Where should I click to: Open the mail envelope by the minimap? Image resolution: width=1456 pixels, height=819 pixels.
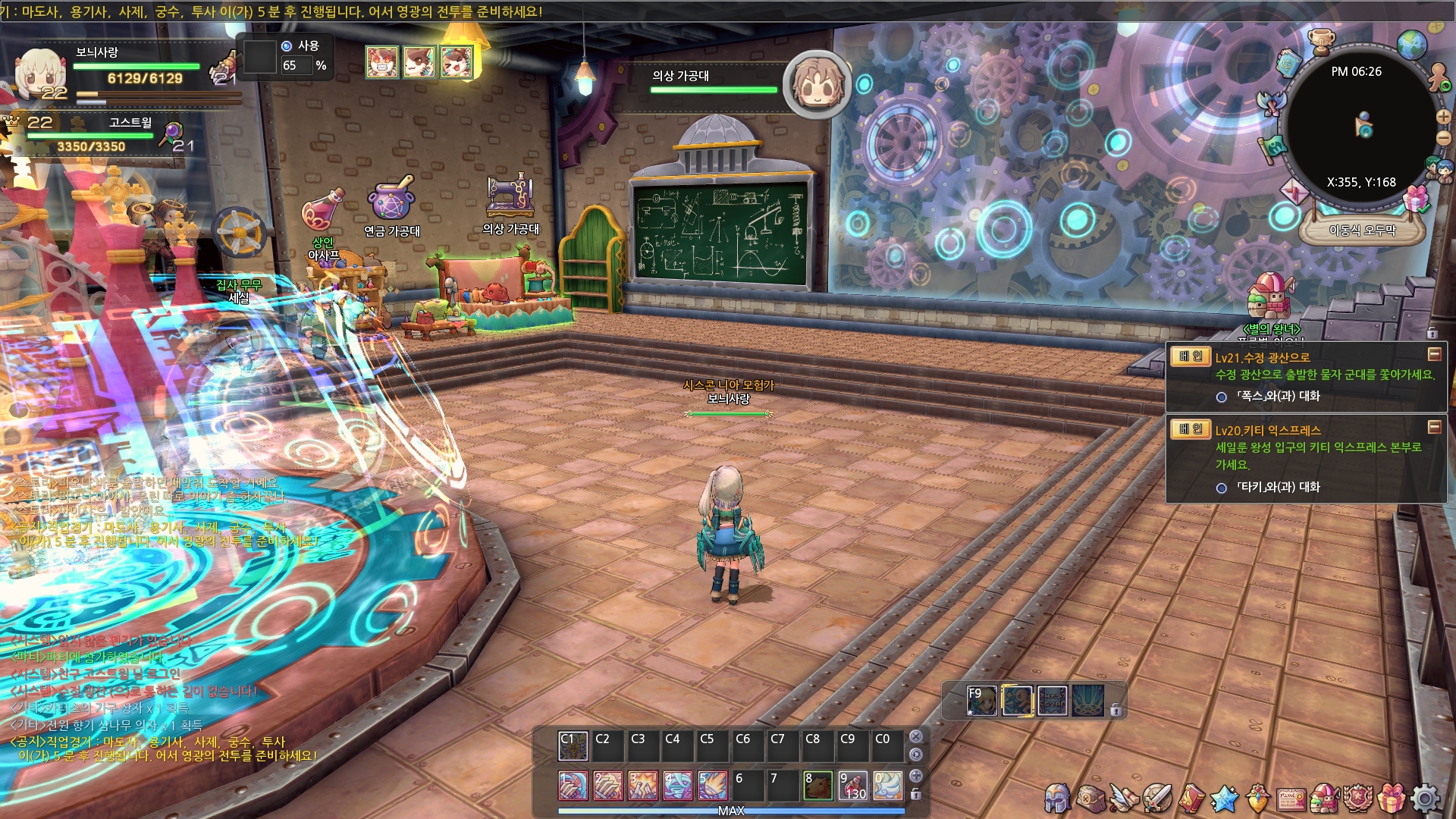click(x=1294, y=192)
